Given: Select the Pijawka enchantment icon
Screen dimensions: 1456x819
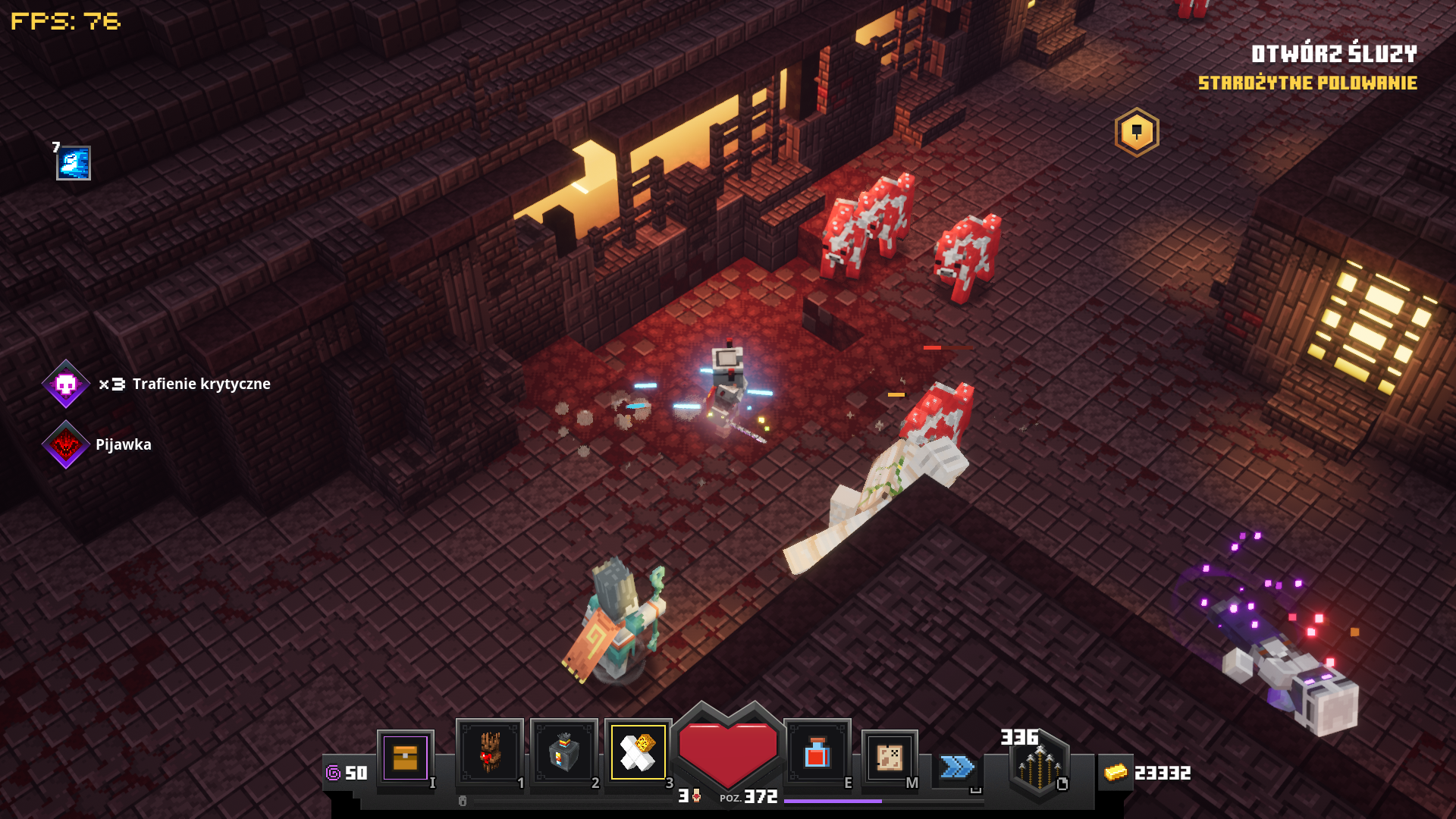Looking at the screenshot, I should point(66,444).
